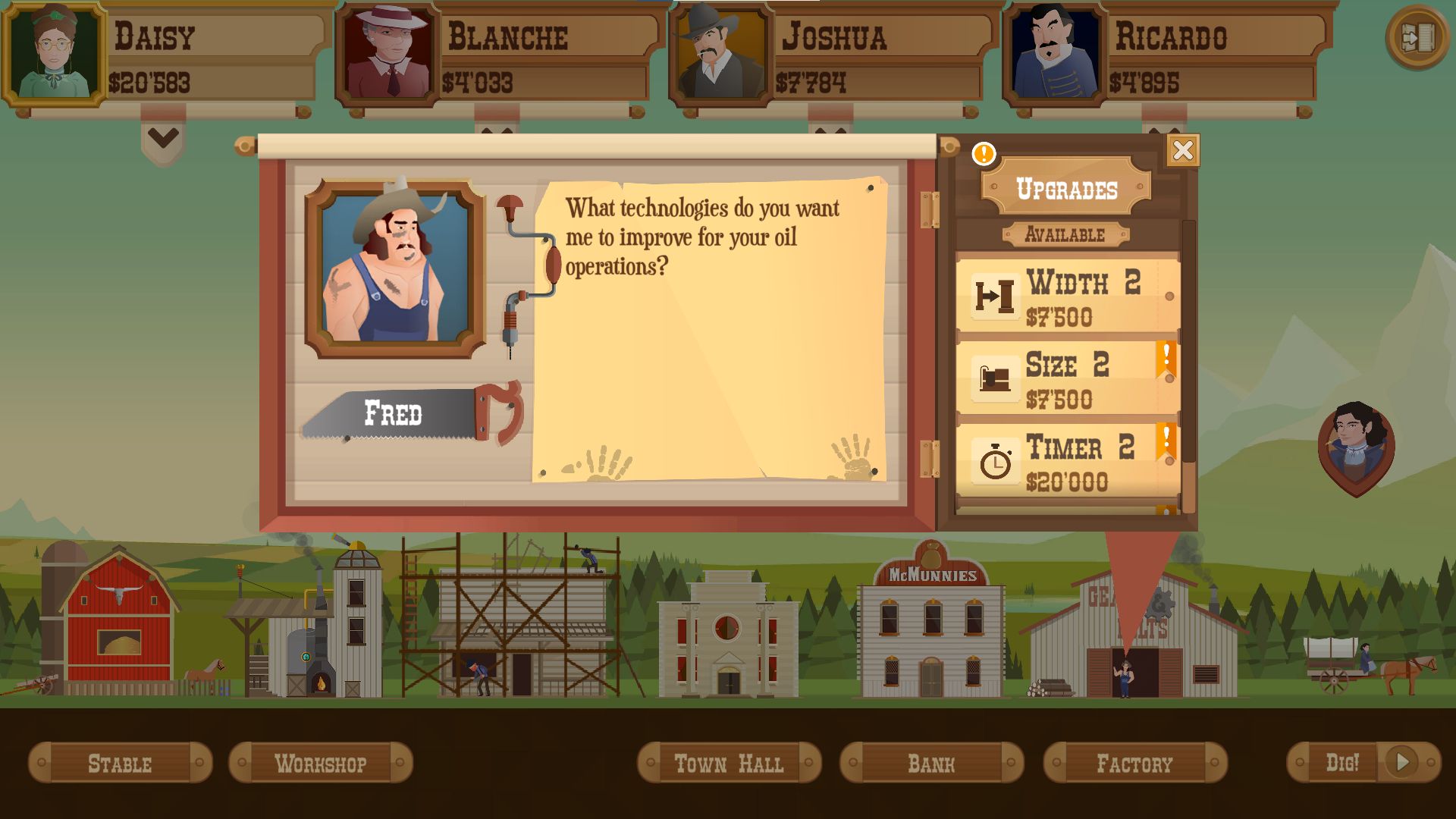Click the orange exclamation alert icon
This screenshot has height=819, width=1456.
984,154
